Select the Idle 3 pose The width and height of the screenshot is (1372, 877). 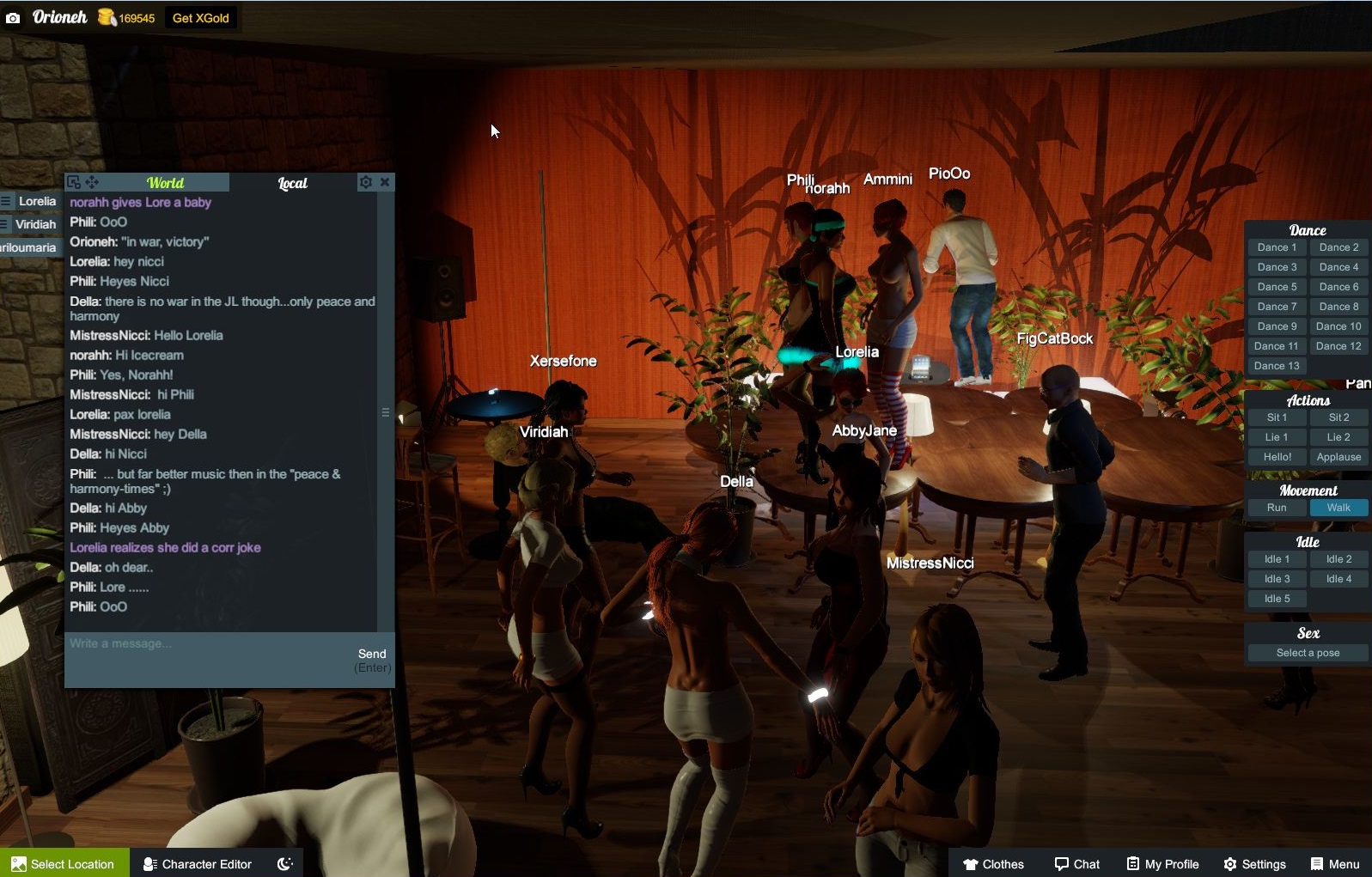pyautogui.click(x=1277, y=579)
